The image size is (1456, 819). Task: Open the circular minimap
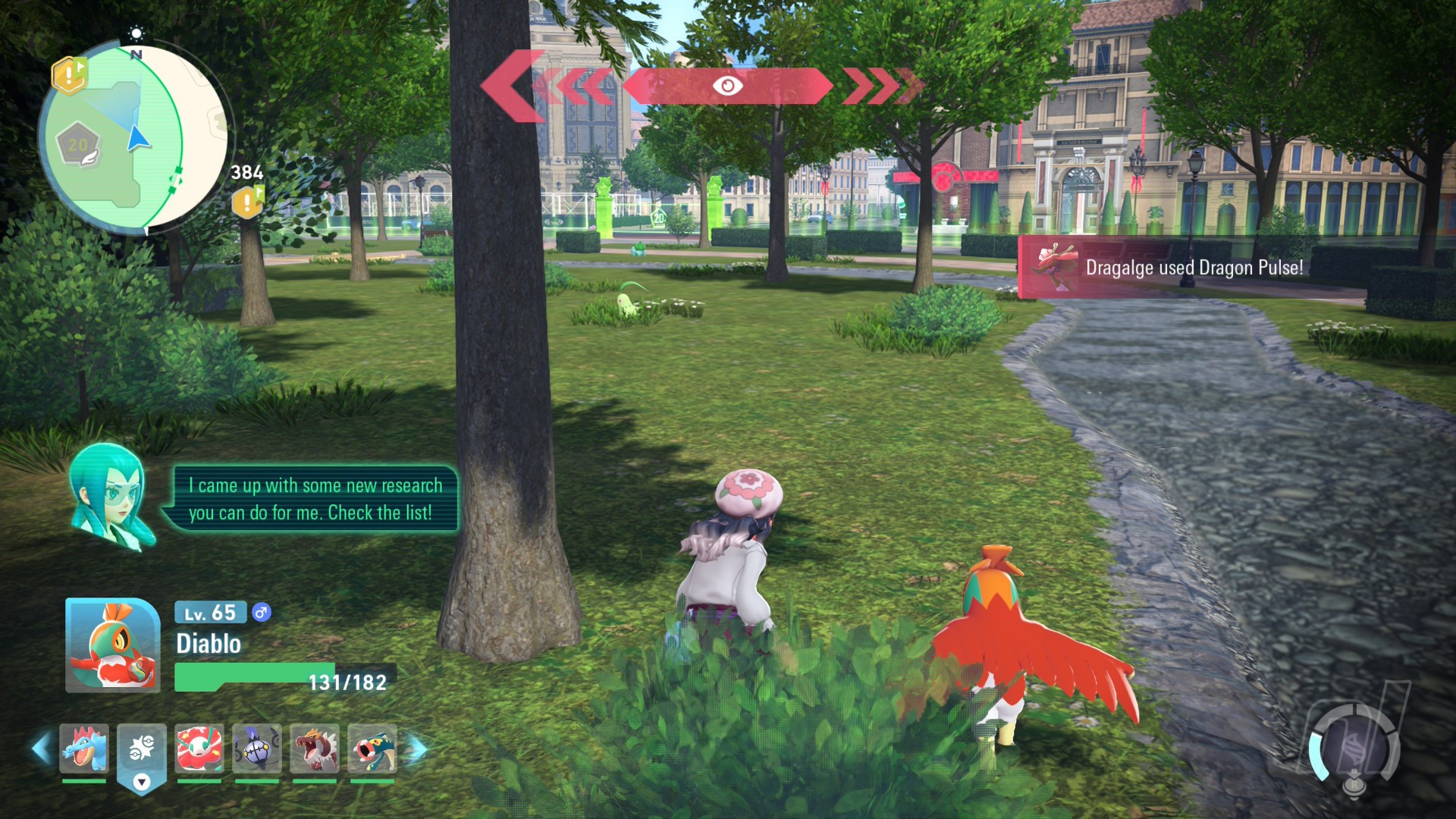135,138
